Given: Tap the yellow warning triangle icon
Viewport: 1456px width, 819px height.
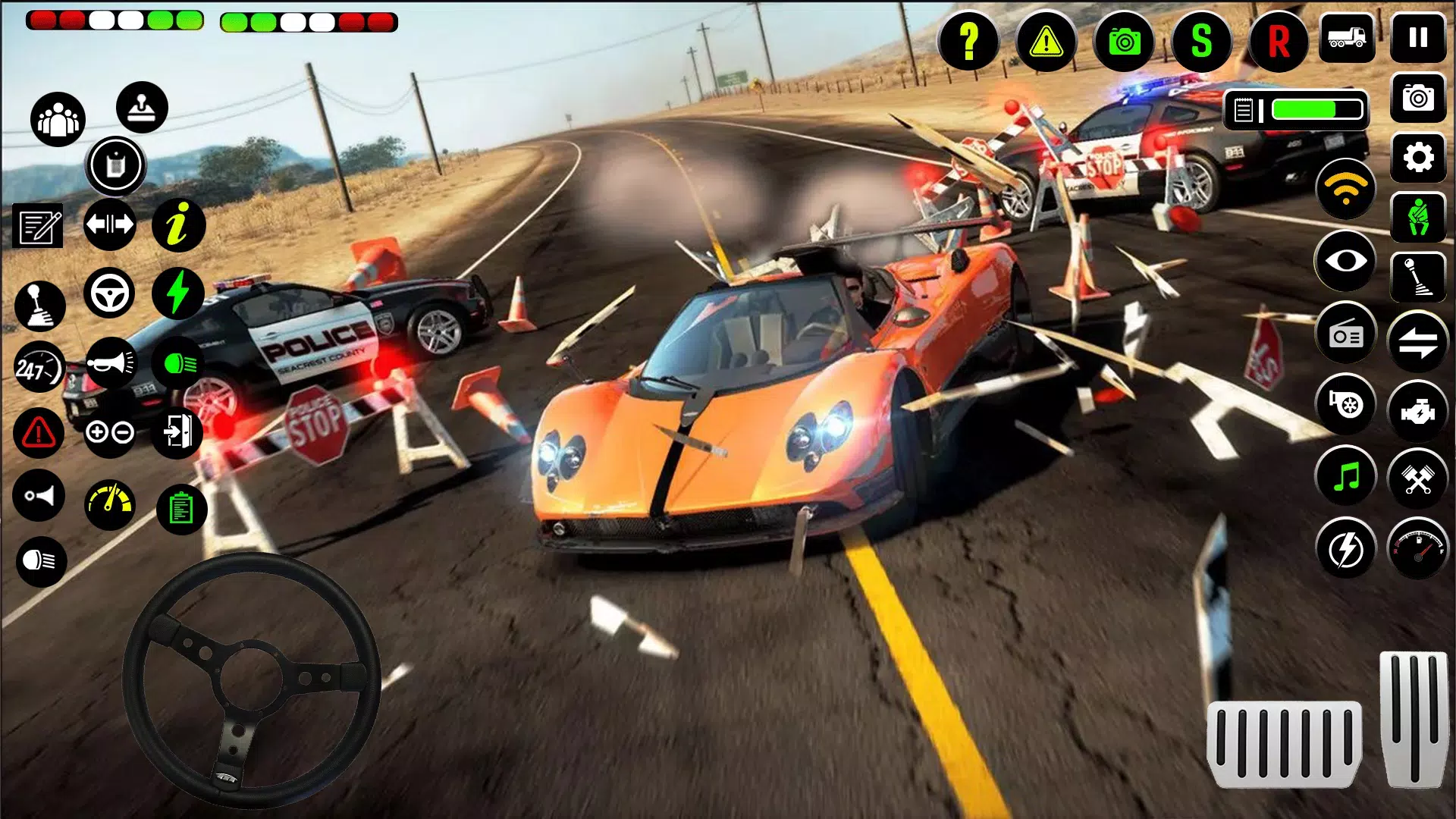Looking at the screenshot, I should 1046,41.
